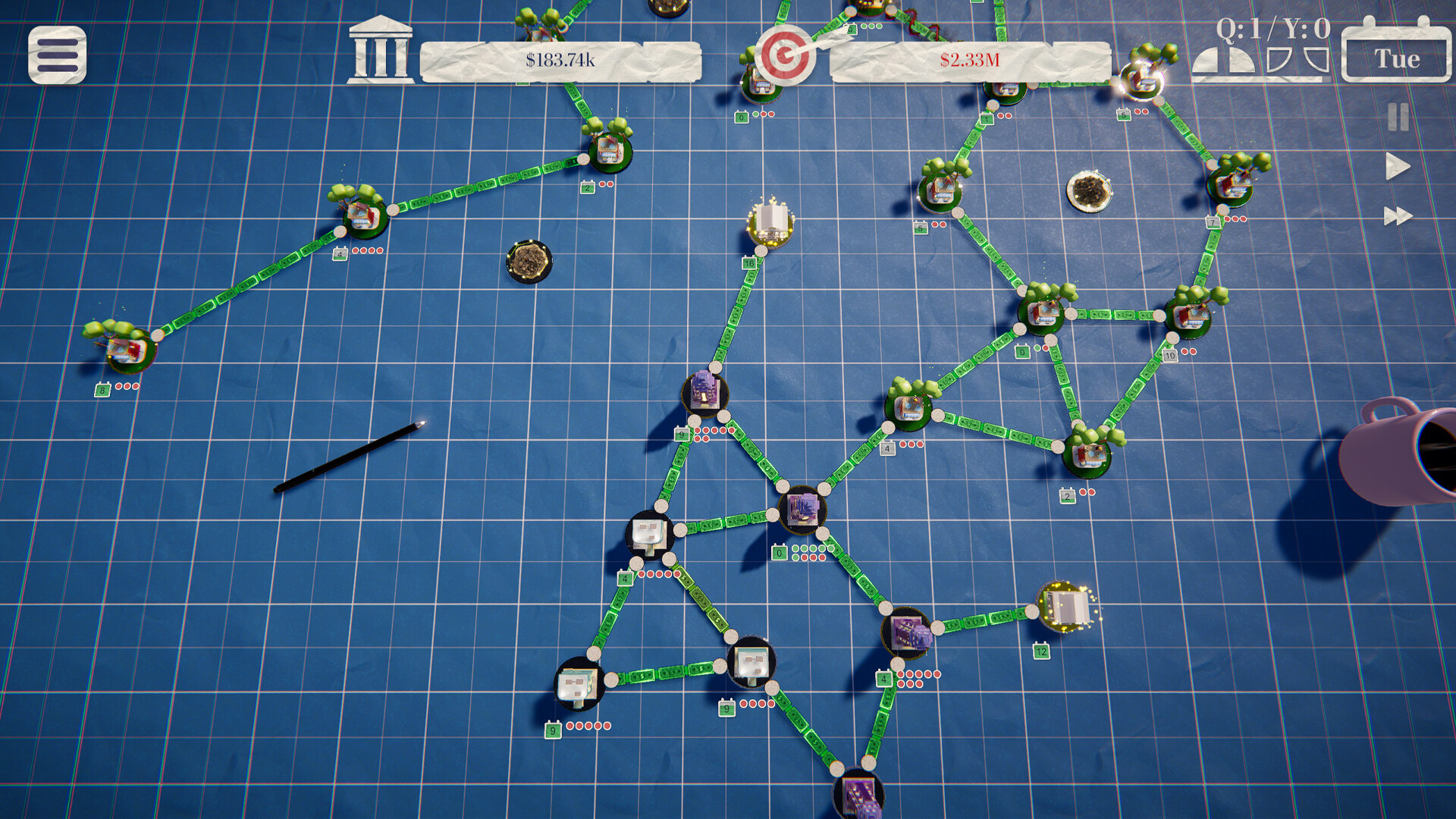Inspect the depleted dirt-pile node
The width and height of the screenshot is (1456, 819).
click(527, 260)
